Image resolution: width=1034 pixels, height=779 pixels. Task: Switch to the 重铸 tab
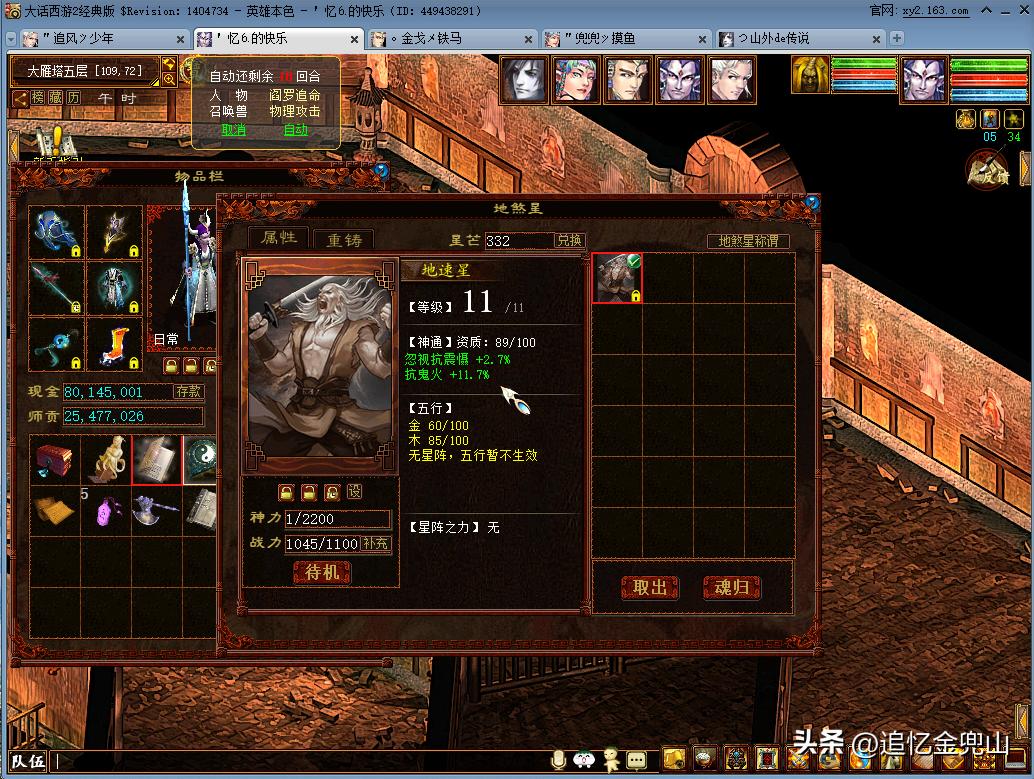click(x=343, y=240)
